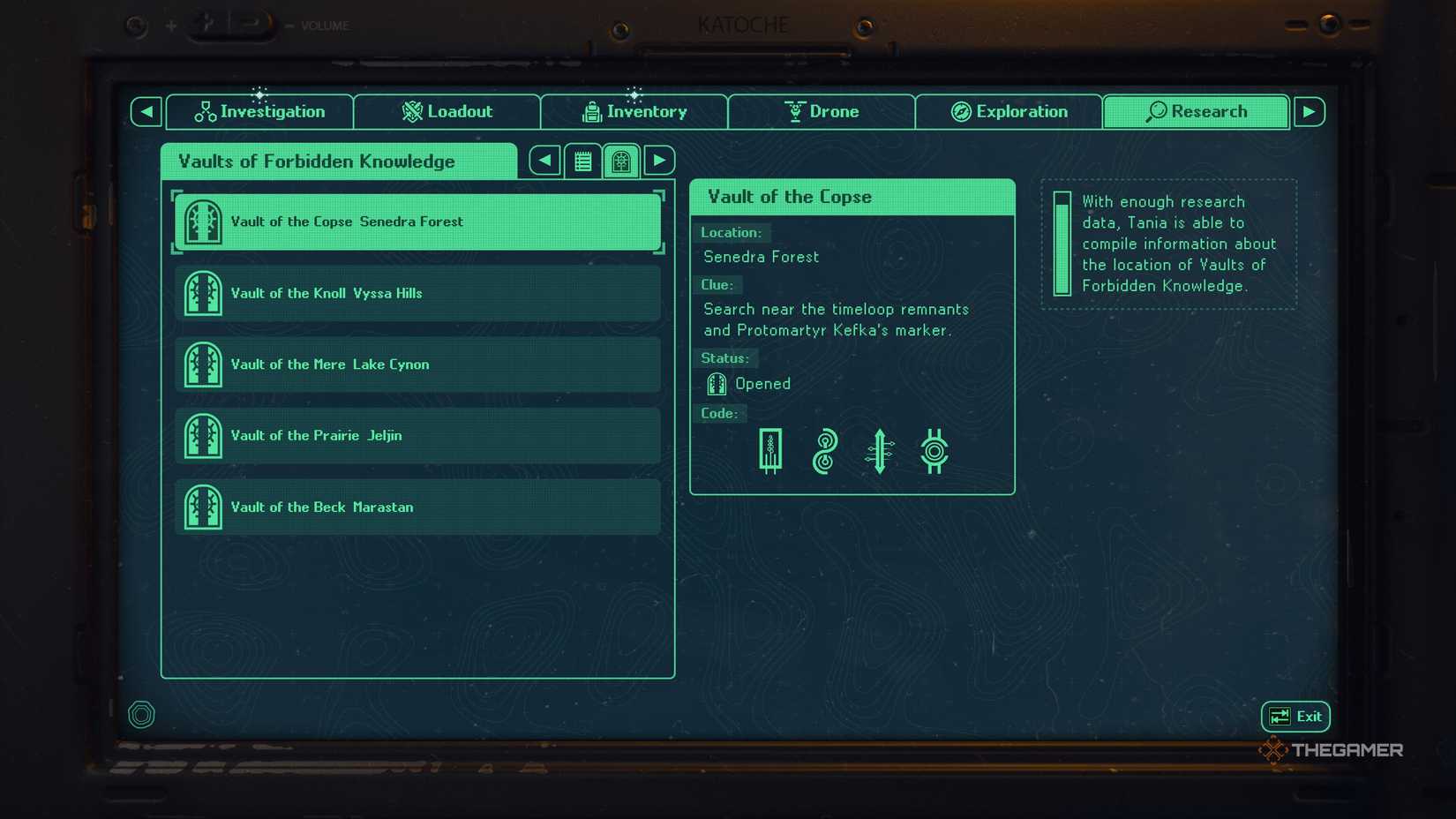1456x819 pixels.
Task: Select Vault of the Mere Lake Cynon entry
Action: (417, 364)
